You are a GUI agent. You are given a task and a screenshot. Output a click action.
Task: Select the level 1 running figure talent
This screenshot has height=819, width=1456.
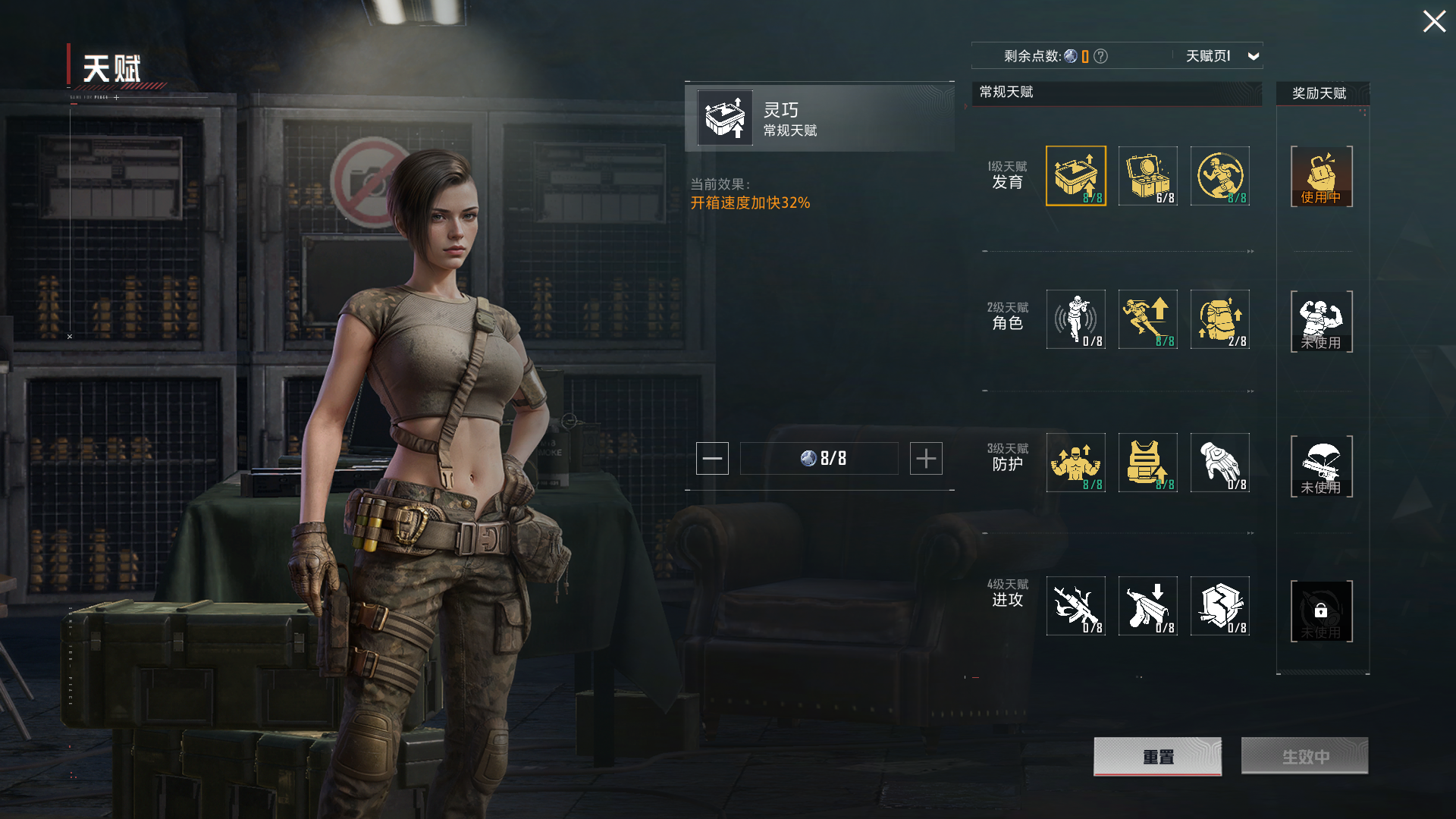pyautogui.click(x=1219, y=176)
